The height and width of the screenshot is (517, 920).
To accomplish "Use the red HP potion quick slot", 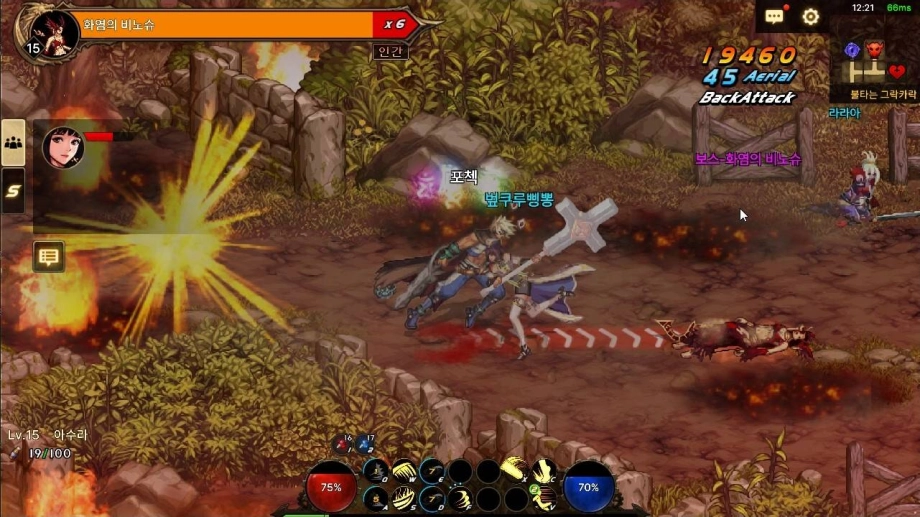I will coord(341,443).
